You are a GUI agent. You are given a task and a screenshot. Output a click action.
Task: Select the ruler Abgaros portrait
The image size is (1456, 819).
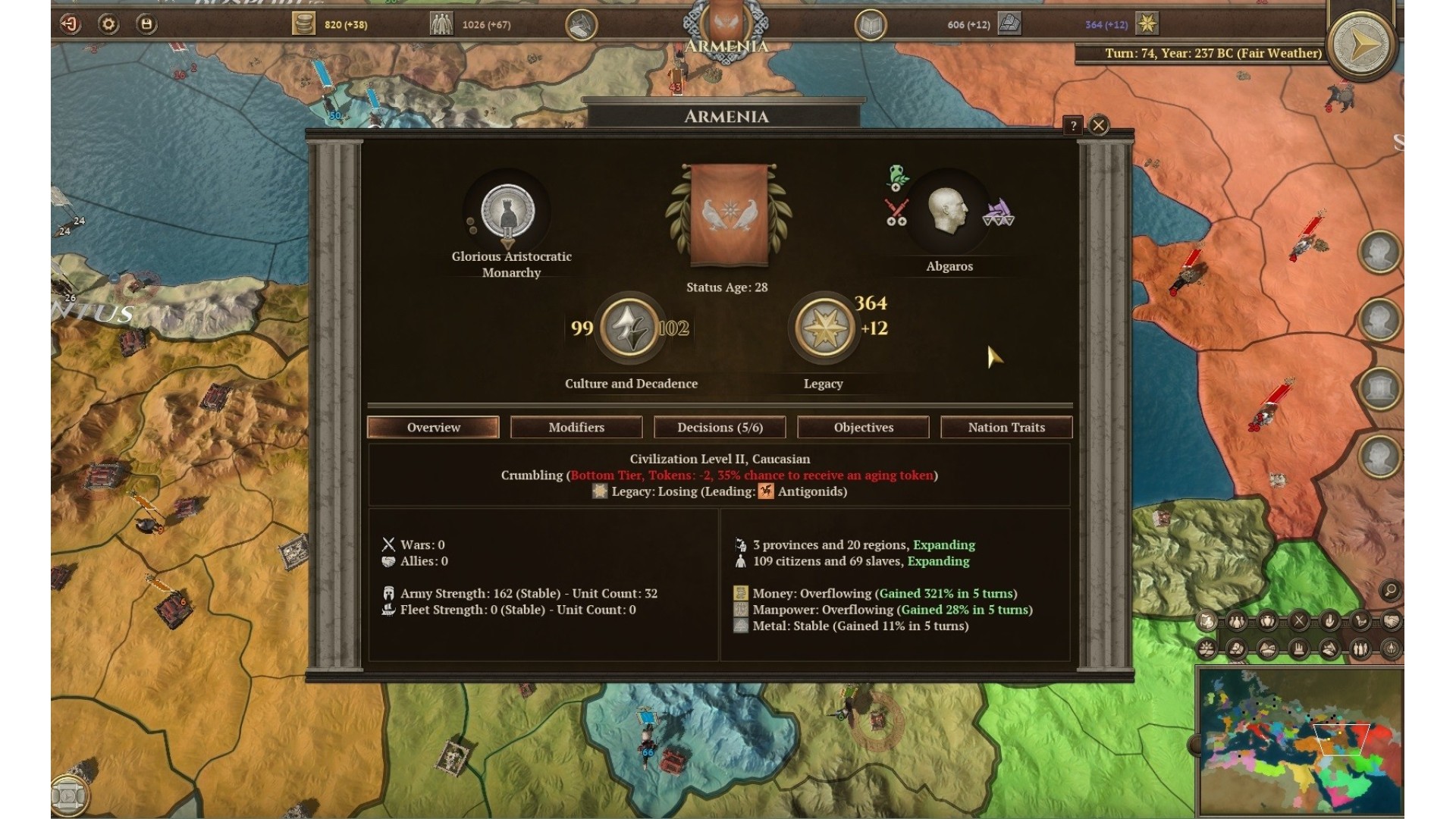pos(949,212)
